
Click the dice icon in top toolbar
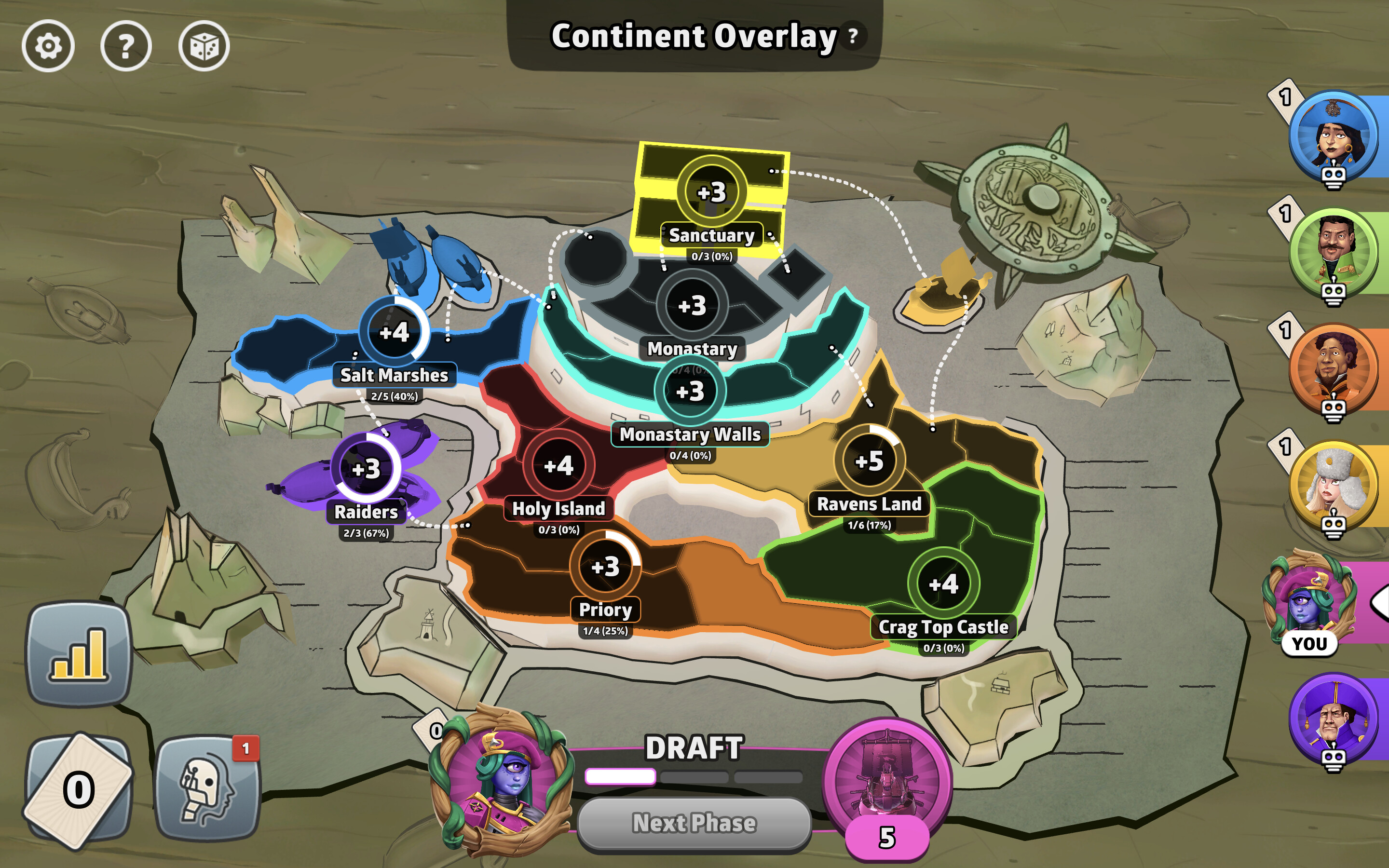[x=205, y=45]
